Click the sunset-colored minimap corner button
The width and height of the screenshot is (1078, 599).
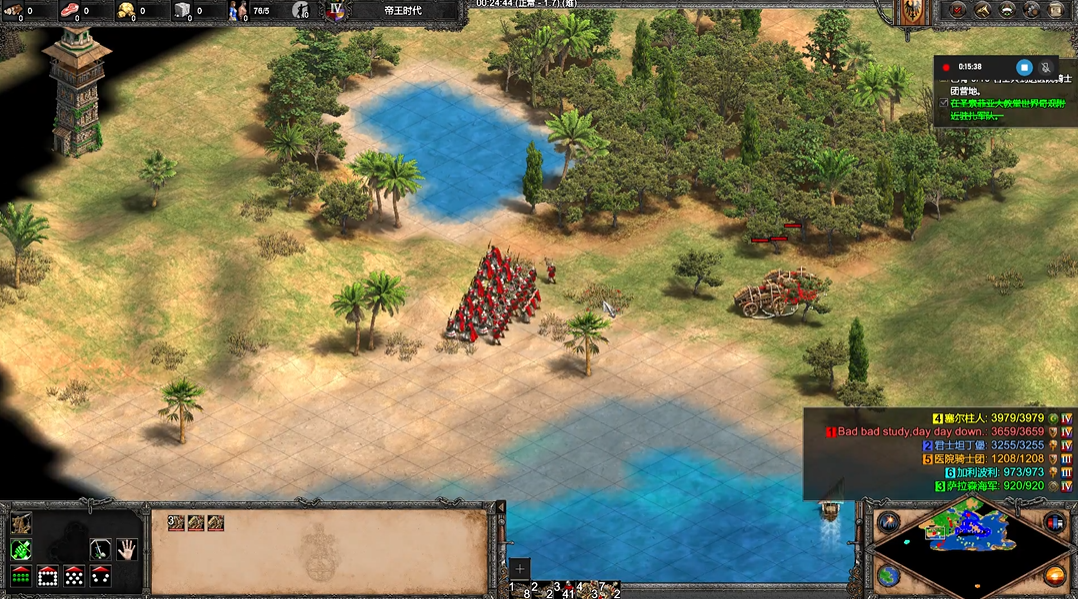pyautogui.click(x=1054, y=576)
